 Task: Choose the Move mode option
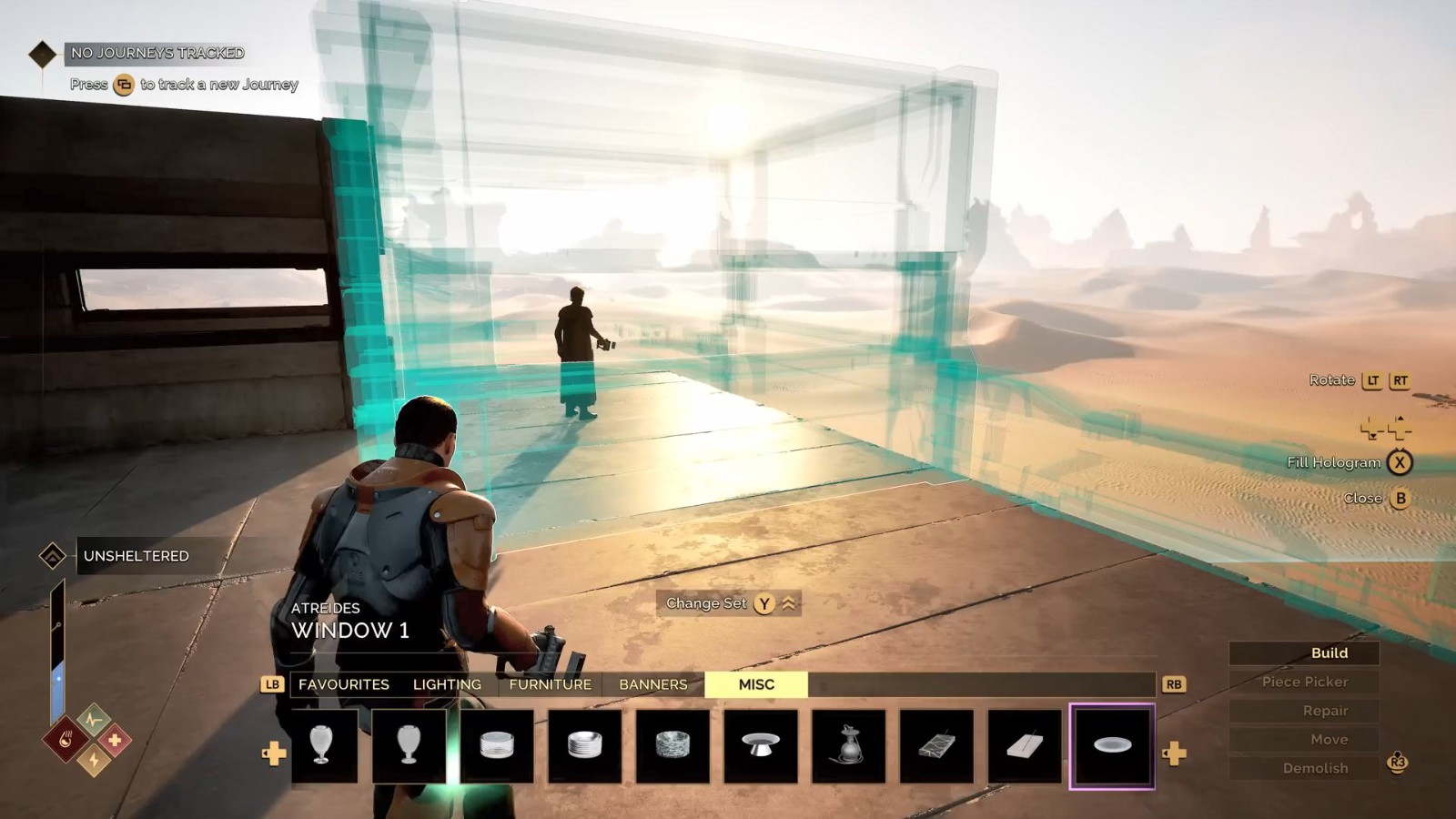point(1329,739)
